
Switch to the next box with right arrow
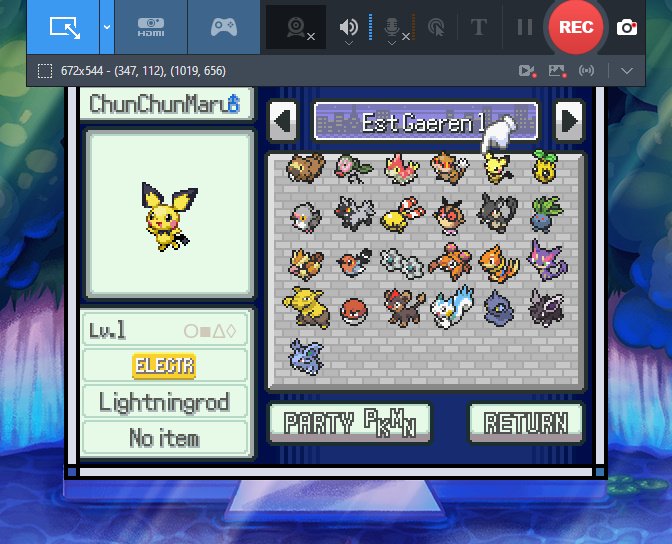(x=569, y=122)
